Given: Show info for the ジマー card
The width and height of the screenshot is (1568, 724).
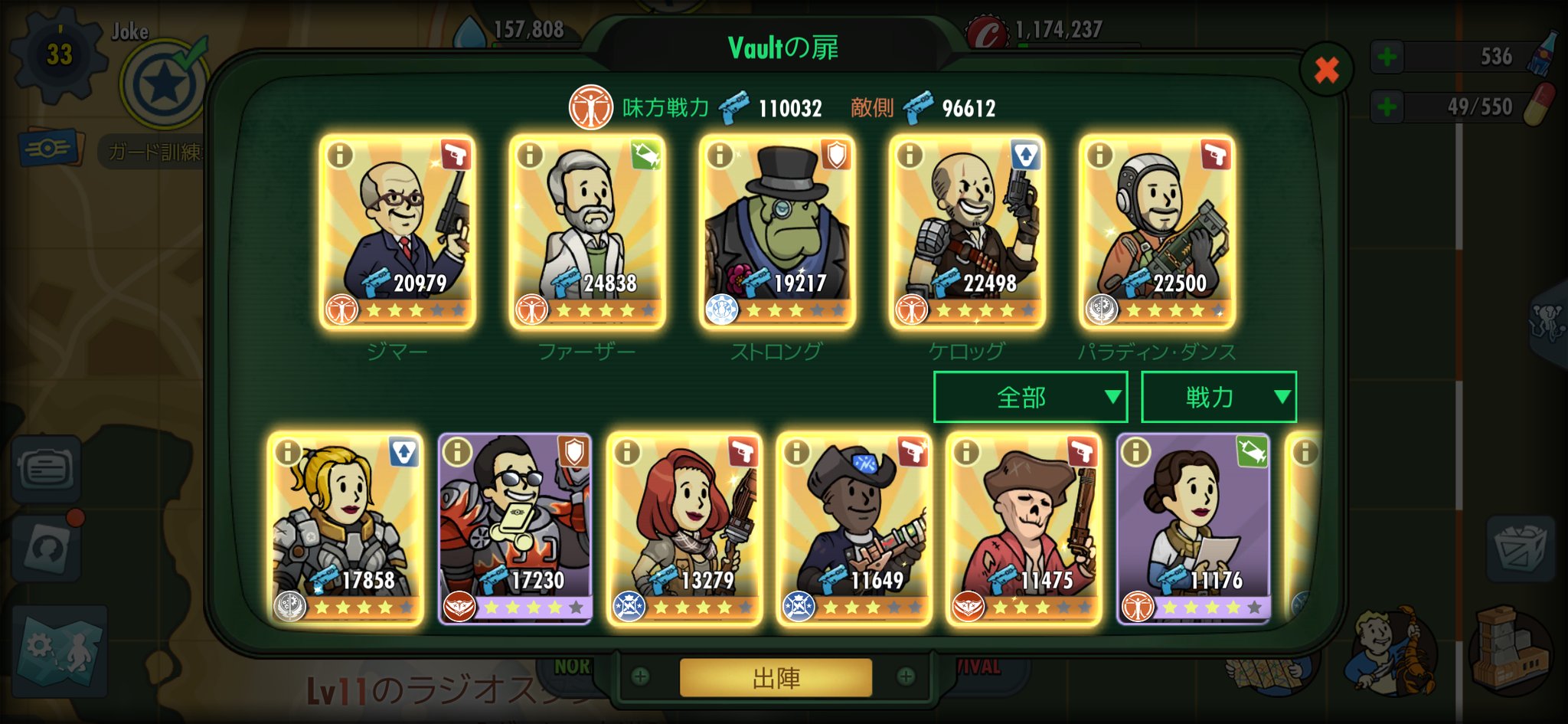Looking at the screenshot, I should (340, 156).
